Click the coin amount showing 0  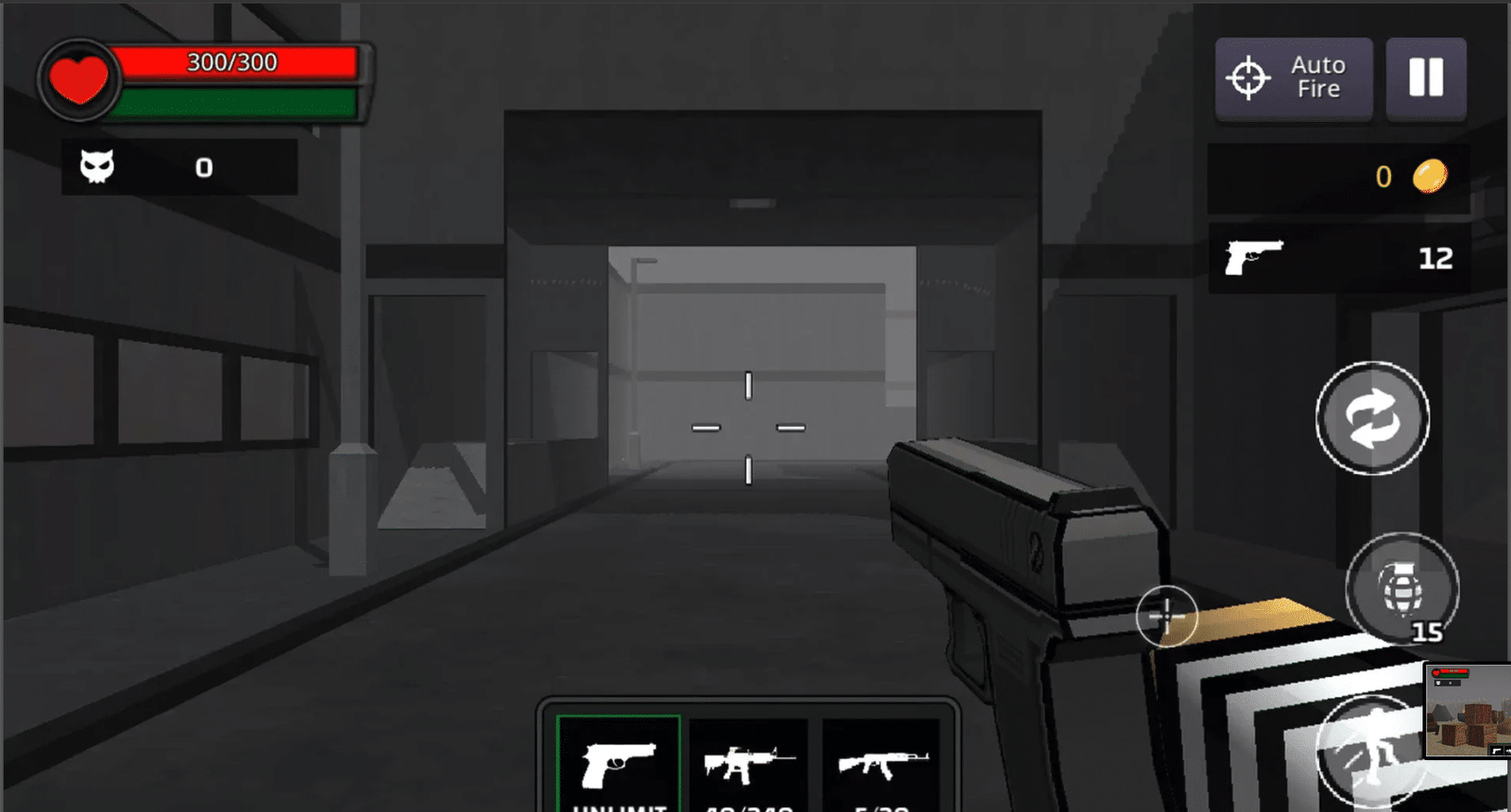(1384, 177)
